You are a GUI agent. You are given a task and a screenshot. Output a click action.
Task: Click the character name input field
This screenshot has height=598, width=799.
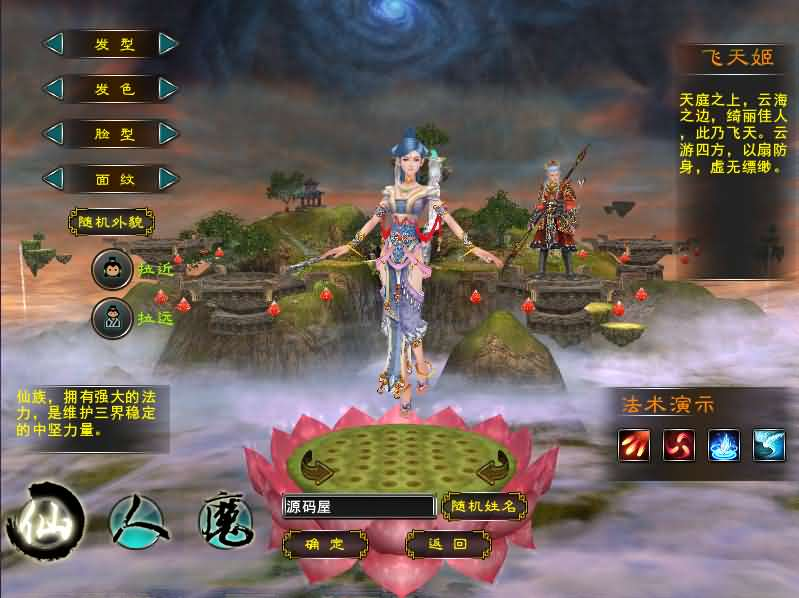coord(357,507)
